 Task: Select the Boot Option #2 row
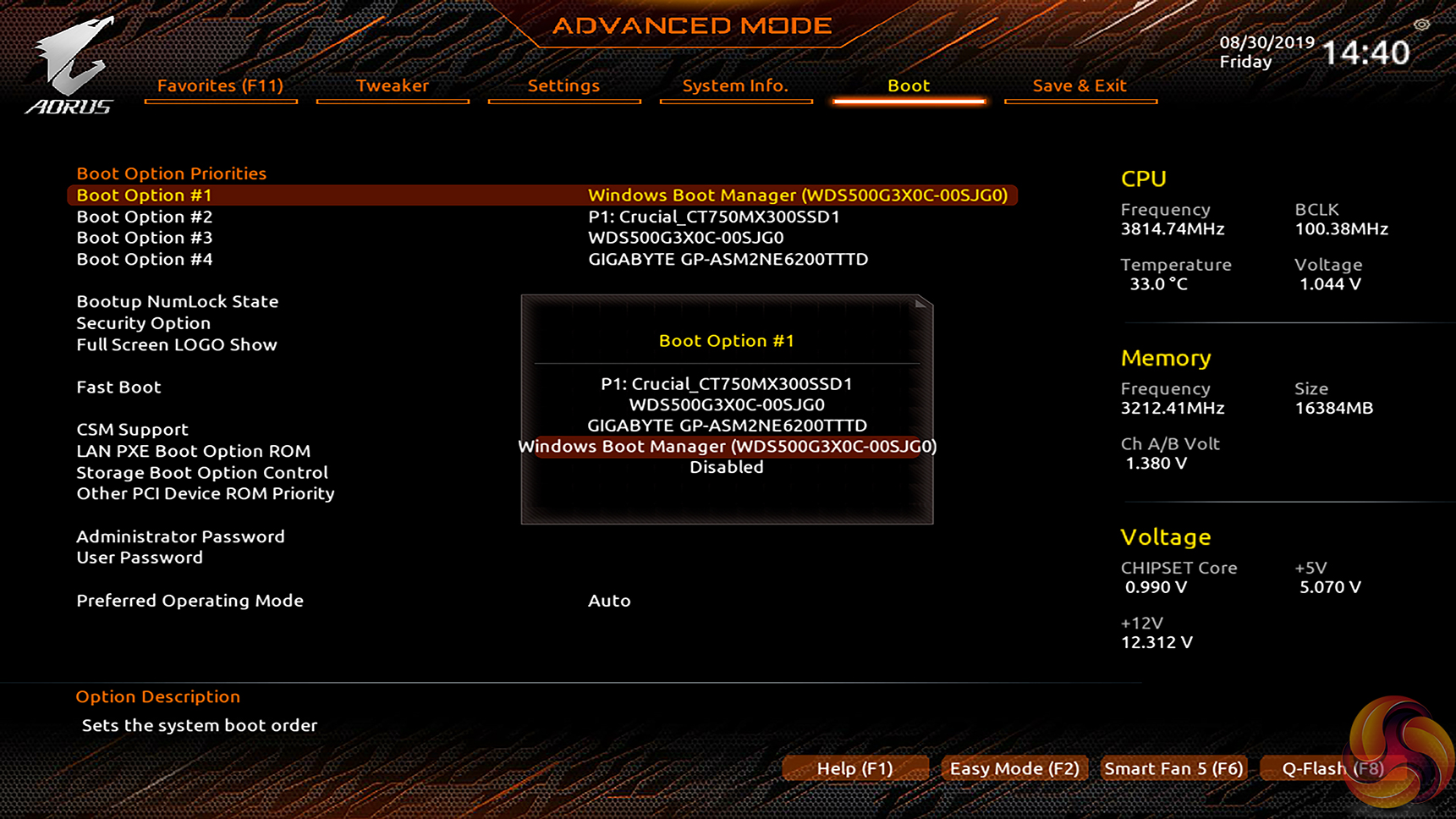tap(145, 217)
